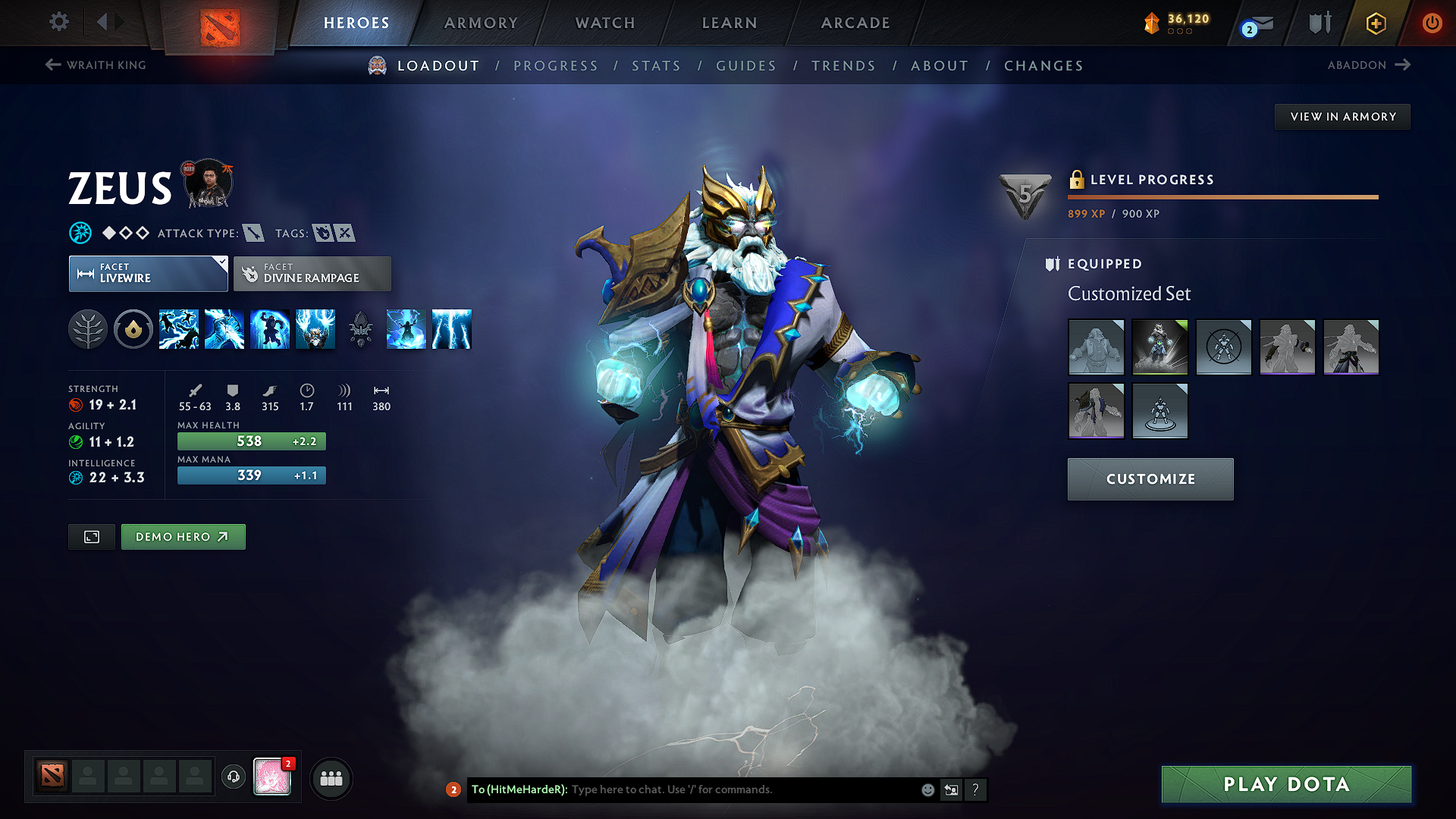
Task: Select the talent tree icon
Action: 88,329
